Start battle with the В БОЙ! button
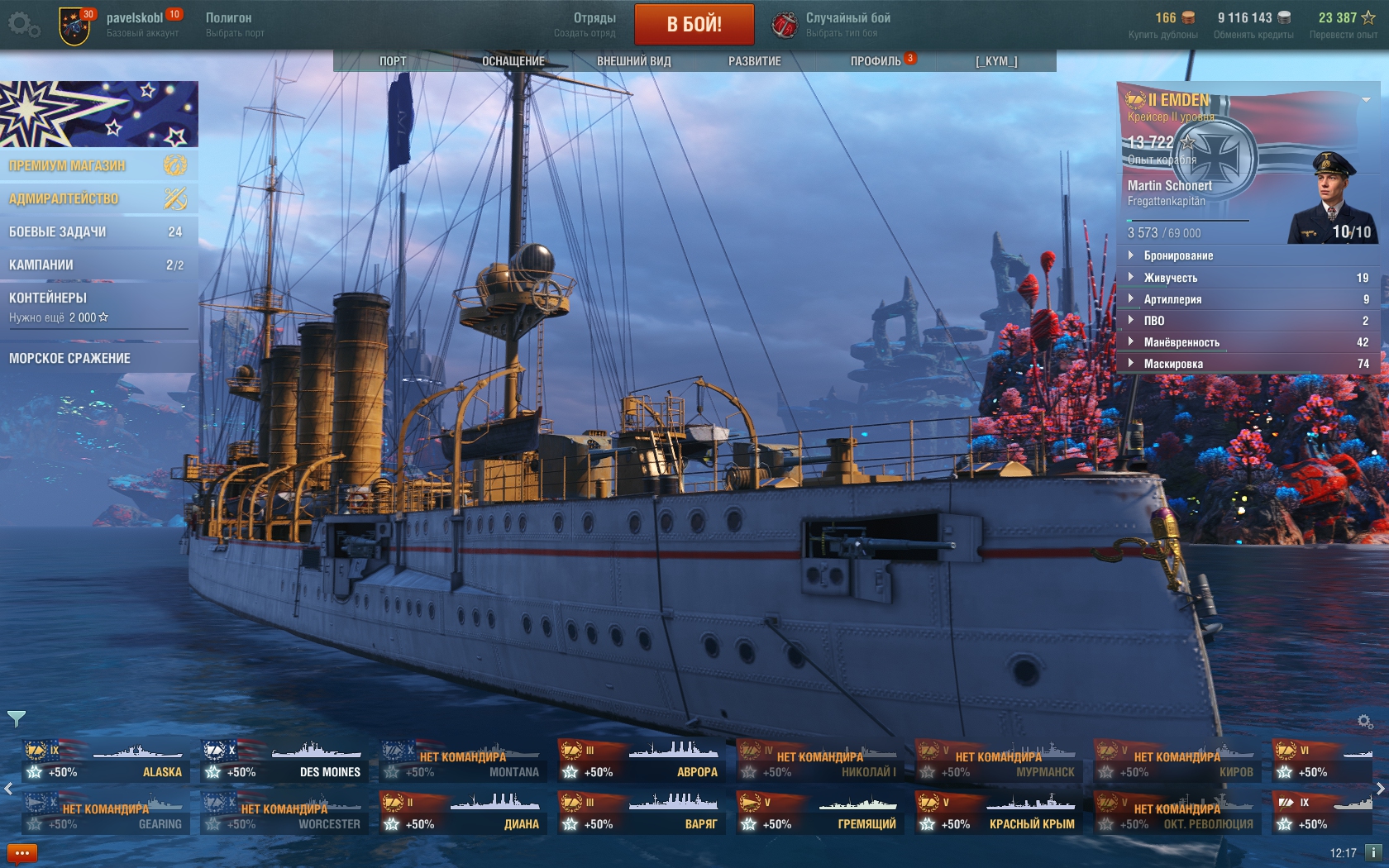 [x=694, y=24]
